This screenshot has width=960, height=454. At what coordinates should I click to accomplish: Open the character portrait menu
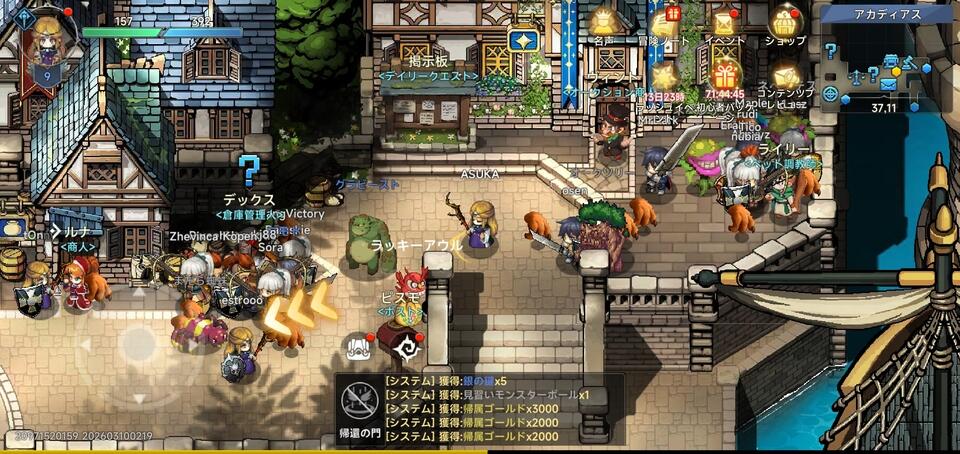coord(45,42)
